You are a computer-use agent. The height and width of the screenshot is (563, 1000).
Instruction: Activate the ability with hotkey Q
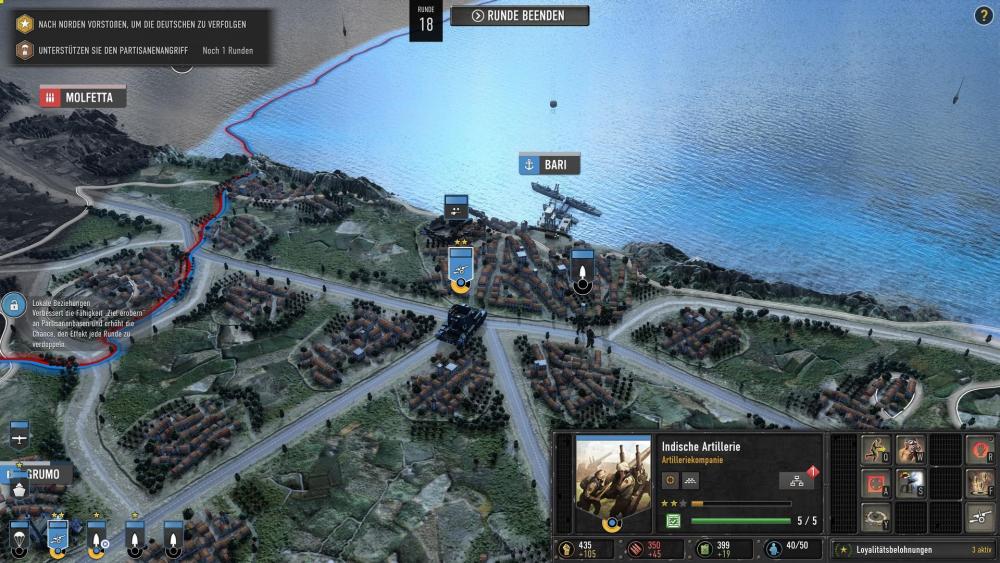876,450
